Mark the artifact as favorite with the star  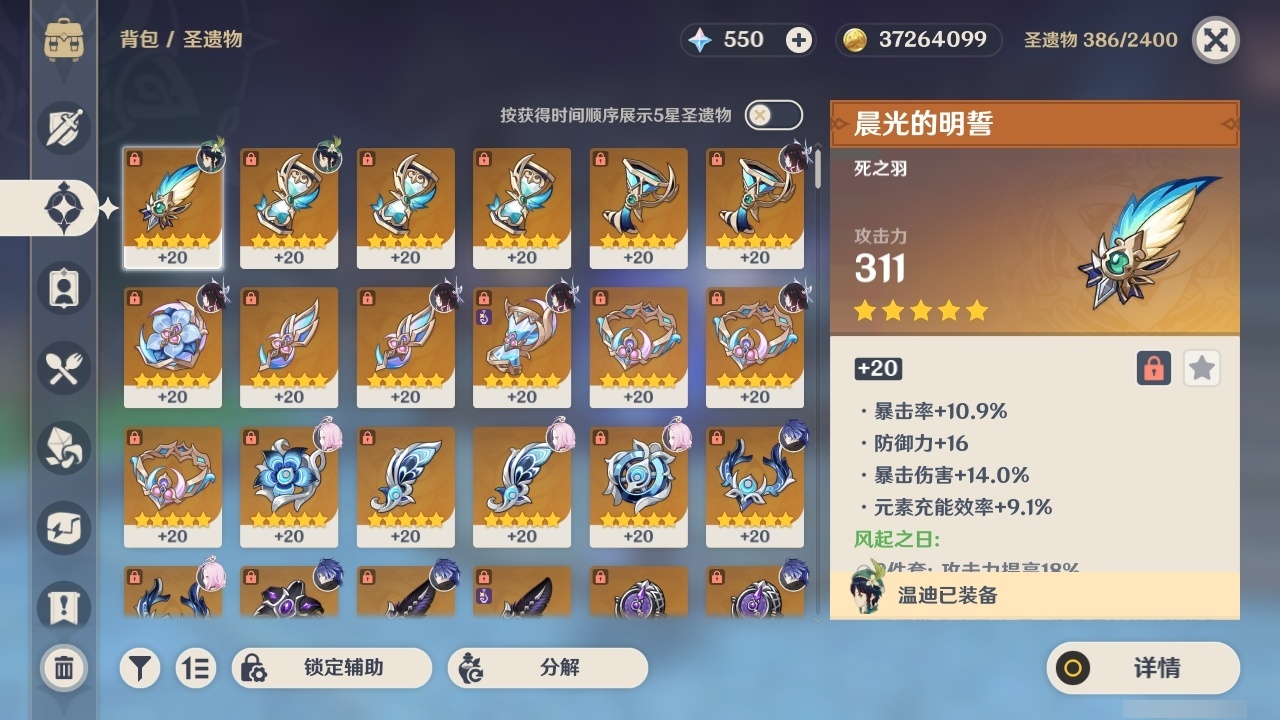coord(1201,368)
